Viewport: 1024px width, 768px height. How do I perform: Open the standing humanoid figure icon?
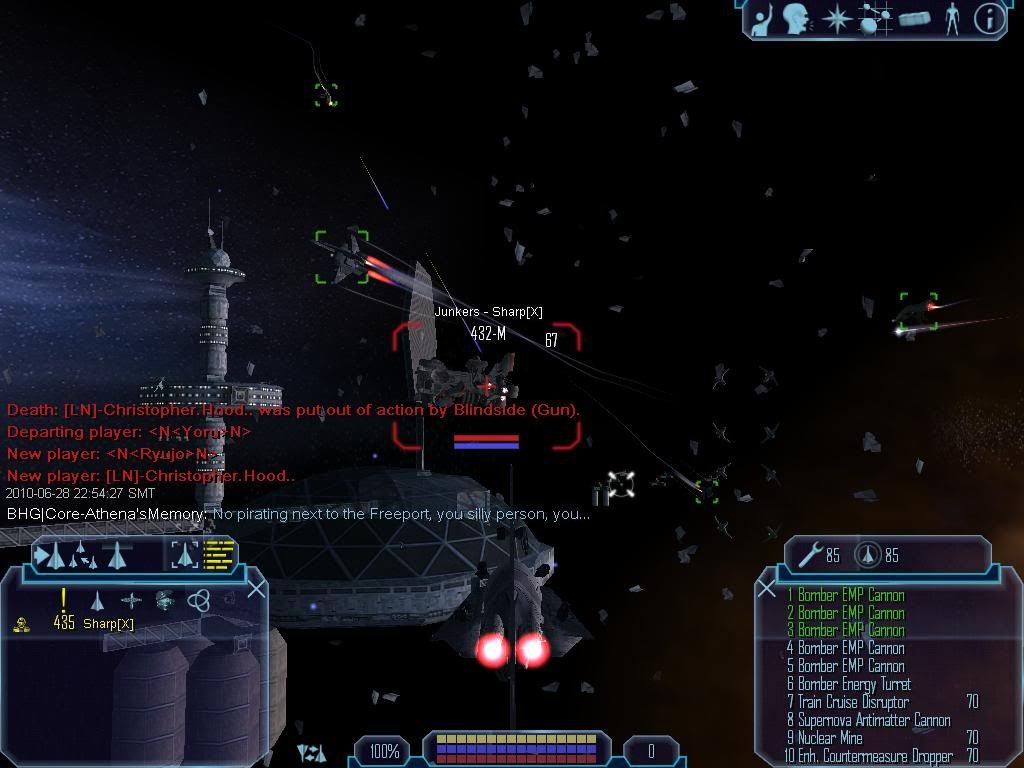pyautogui.click(x=952, y=19)
